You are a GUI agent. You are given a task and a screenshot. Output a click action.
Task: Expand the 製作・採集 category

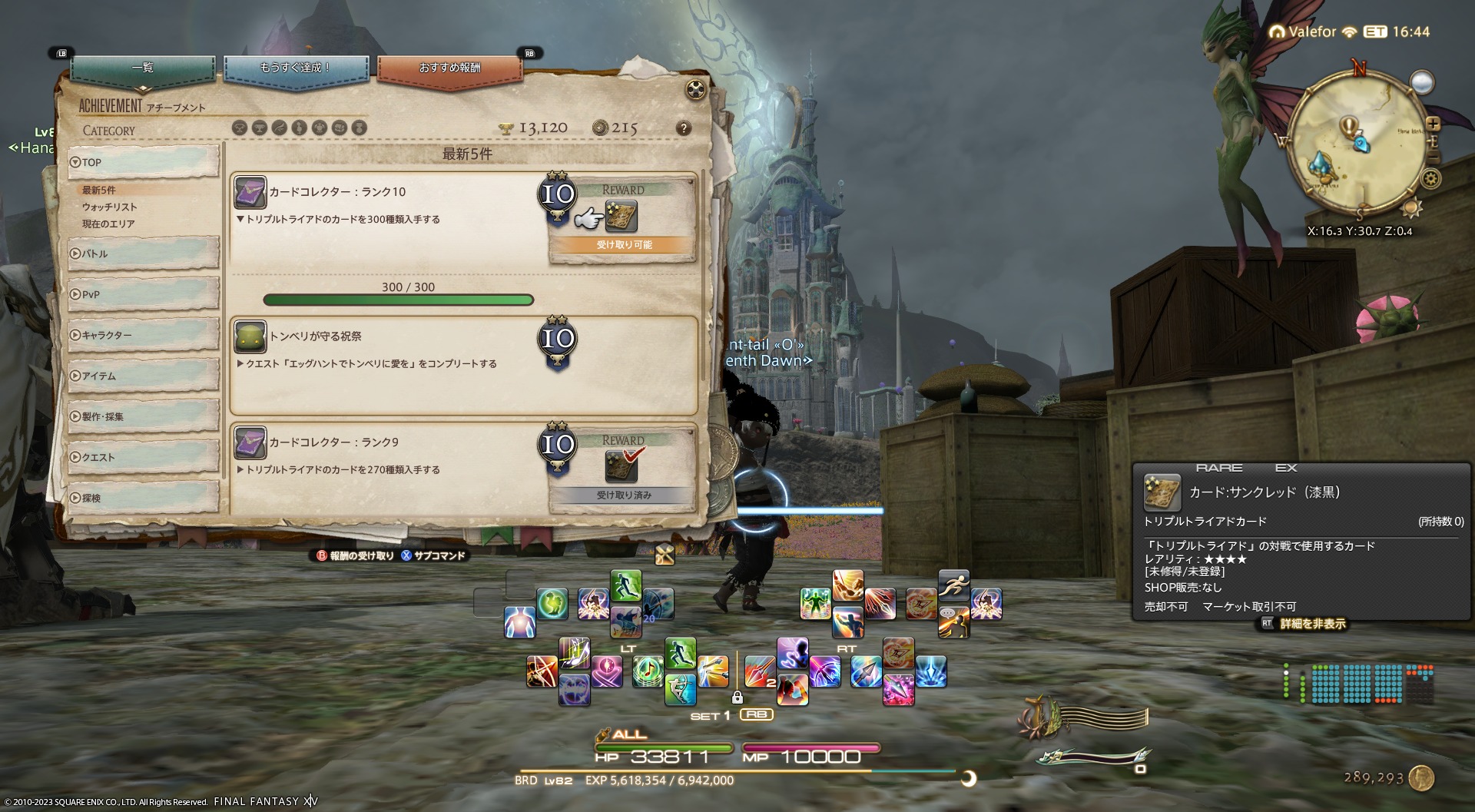[x=143, y=416]
